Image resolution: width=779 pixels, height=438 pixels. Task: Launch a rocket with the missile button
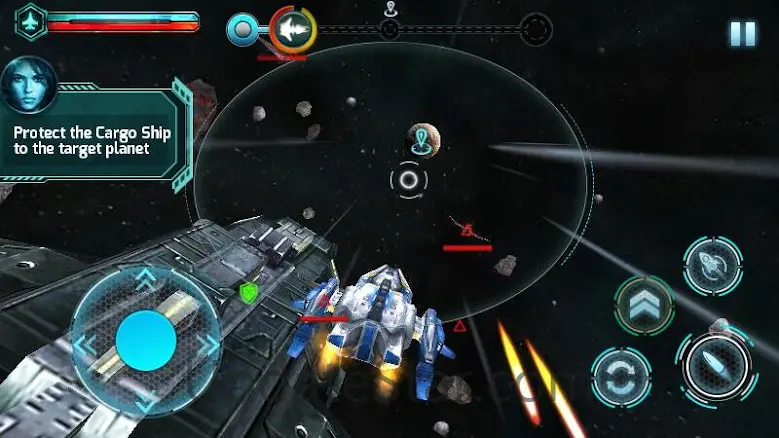click(712, 265)
